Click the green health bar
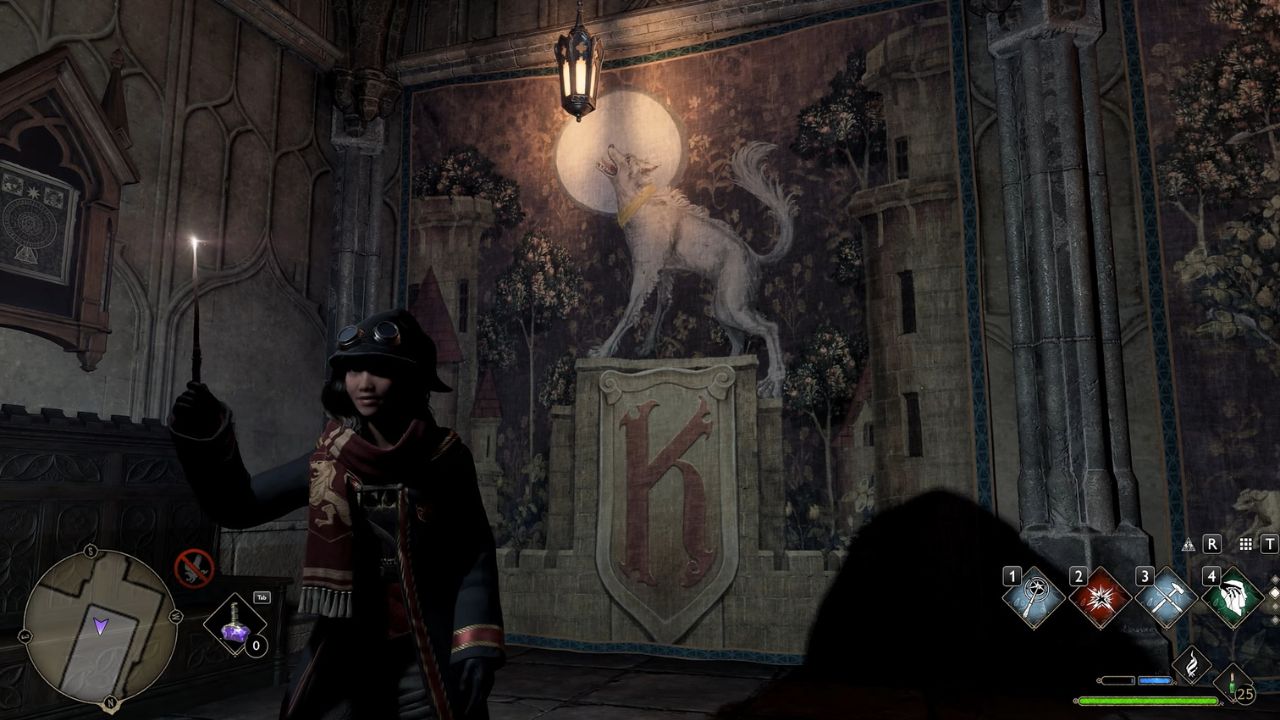Screen dimensions: 1280x720 pos(1149,701)
